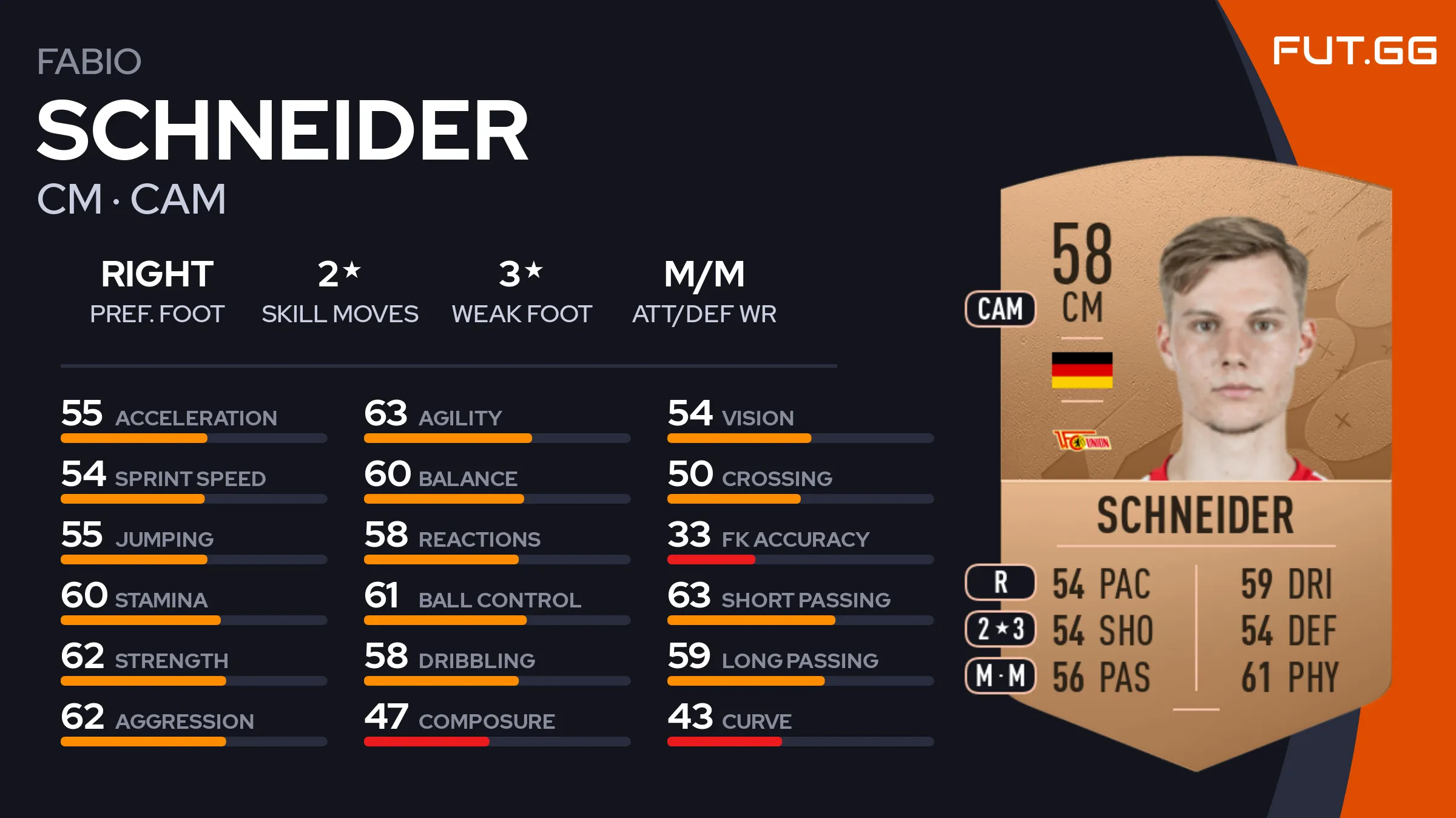Click the FUT.GG logo

pyautogui.click(x=1354, y=50)
